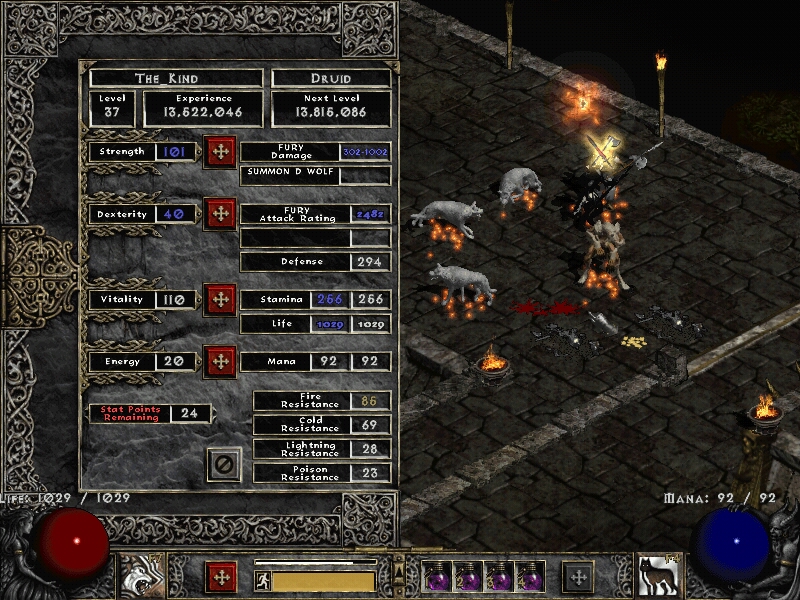Close the character stats panel
This screenshot has height=600, width=800.
224,464
